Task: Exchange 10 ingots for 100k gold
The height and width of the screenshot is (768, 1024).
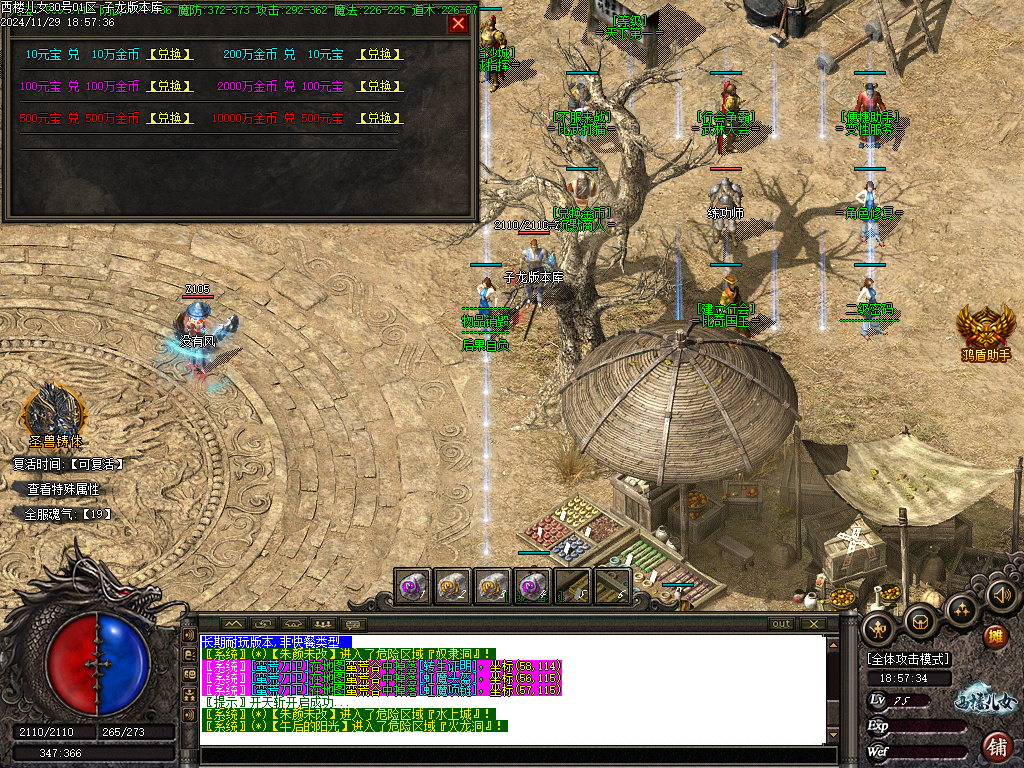Action: click(x=170, y=55)
